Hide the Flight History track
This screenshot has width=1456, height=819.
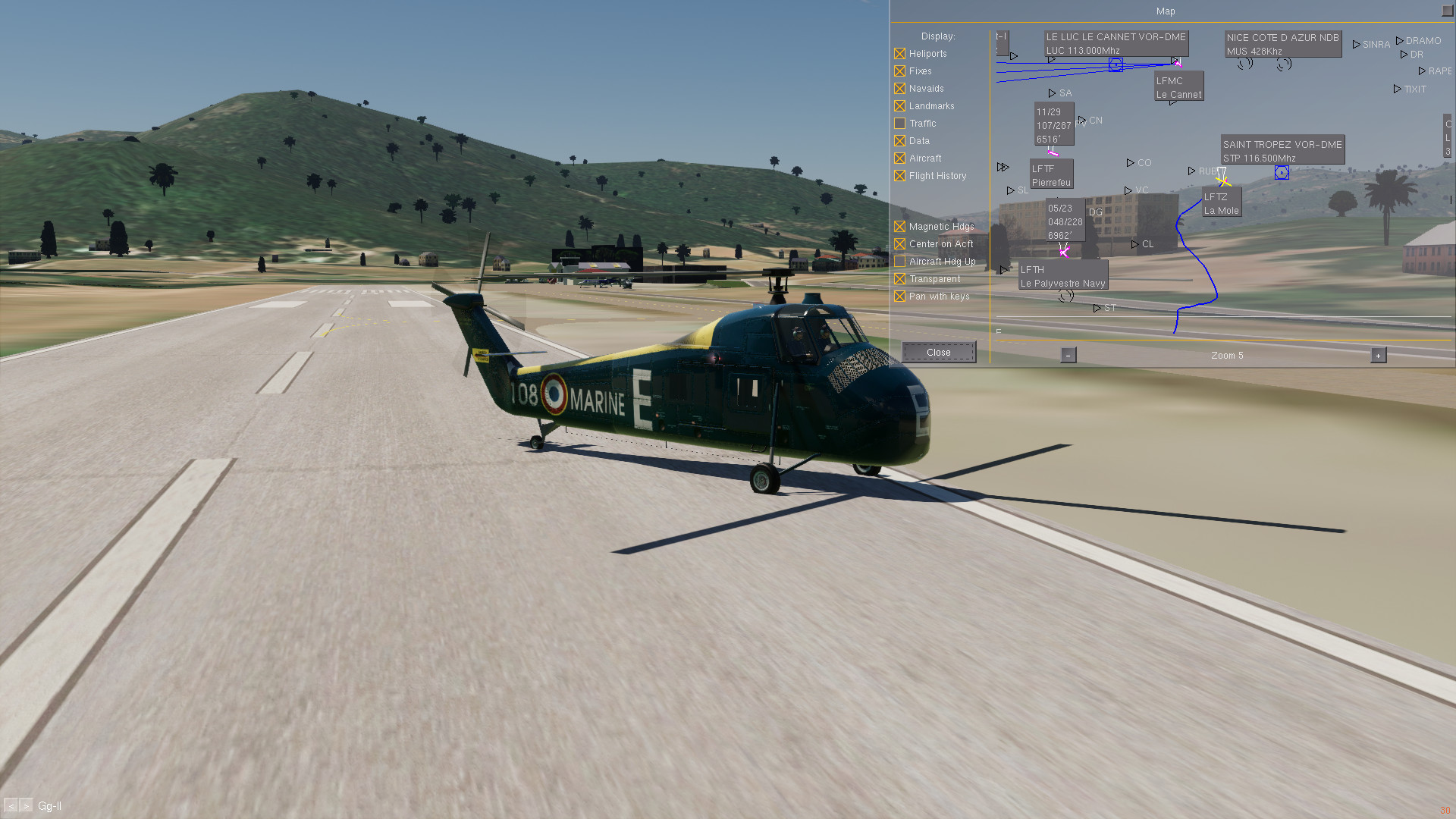(x=899, y=176)
